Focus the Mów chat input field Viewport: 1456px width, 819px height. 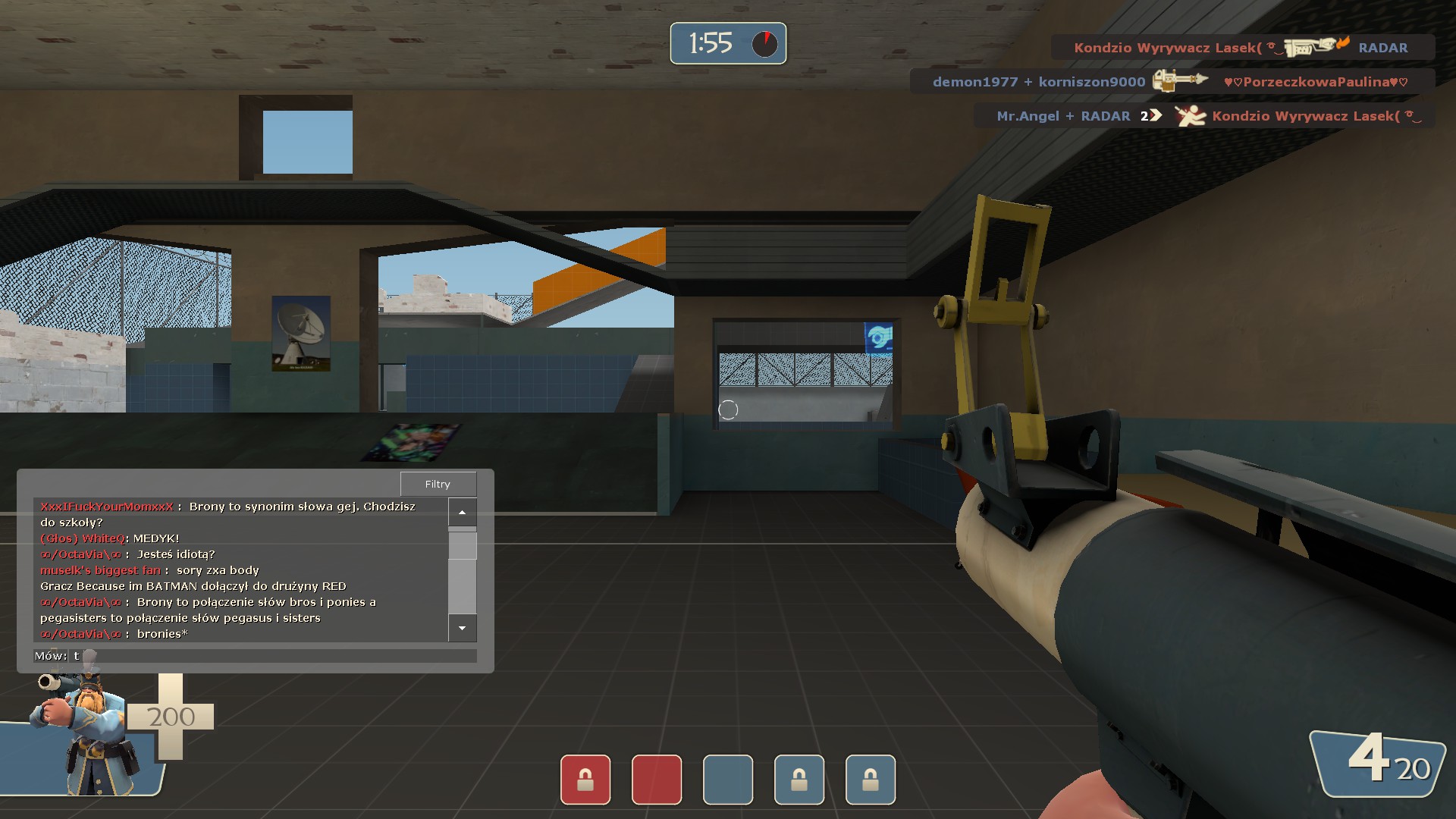coord(273,656)
